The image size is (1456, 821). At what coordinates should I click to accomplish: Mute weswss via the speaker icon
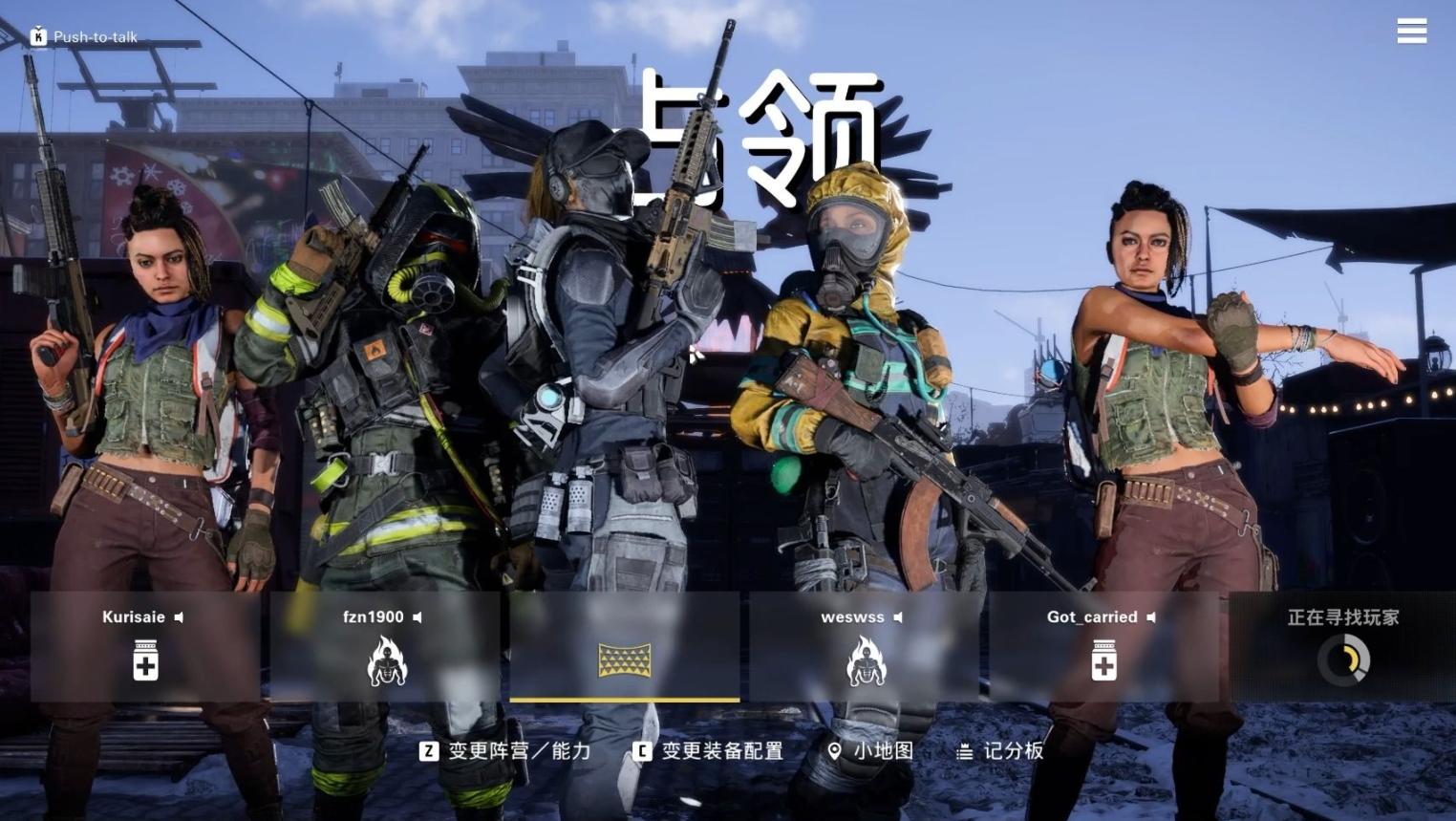pyautogui.click(x=898, y=616)
